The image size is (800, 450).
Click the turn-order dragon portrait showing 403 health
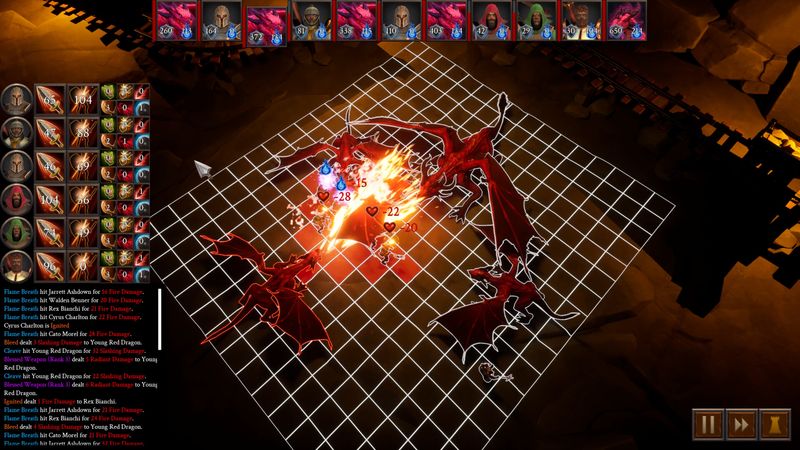click(445, 20)
